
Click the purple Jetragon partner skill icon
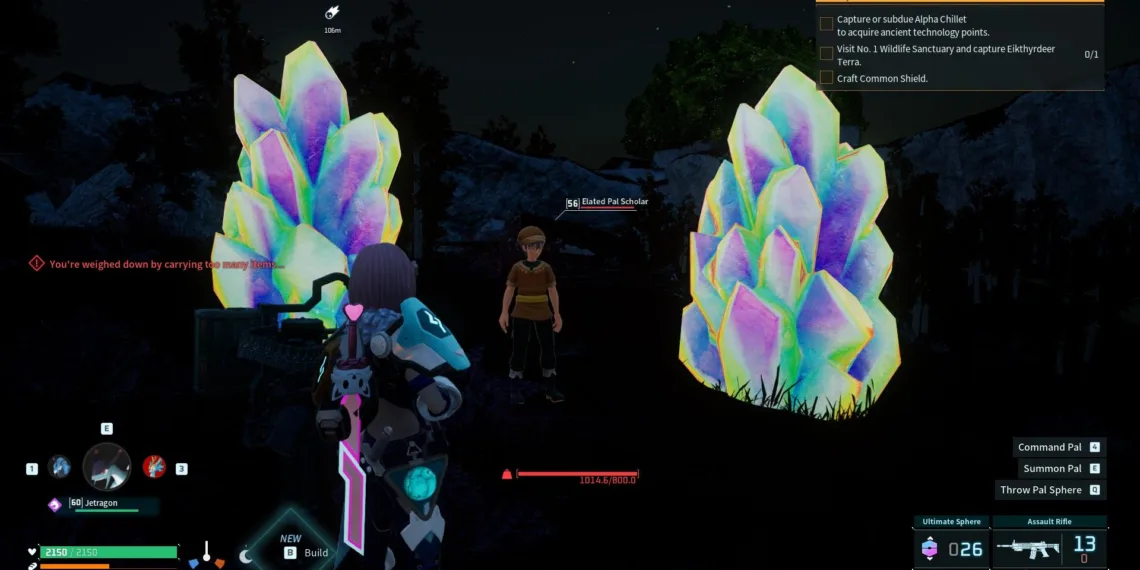55,505
